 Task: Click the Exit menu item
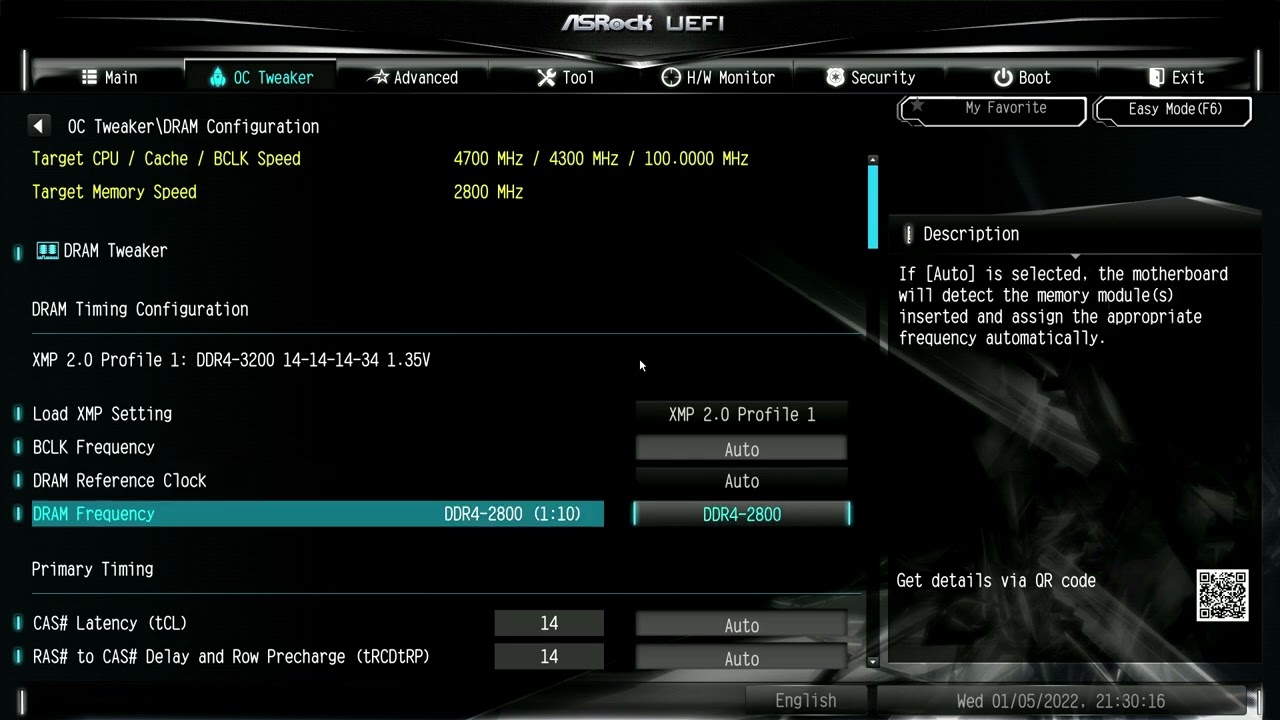click(x=1176, y=76)
